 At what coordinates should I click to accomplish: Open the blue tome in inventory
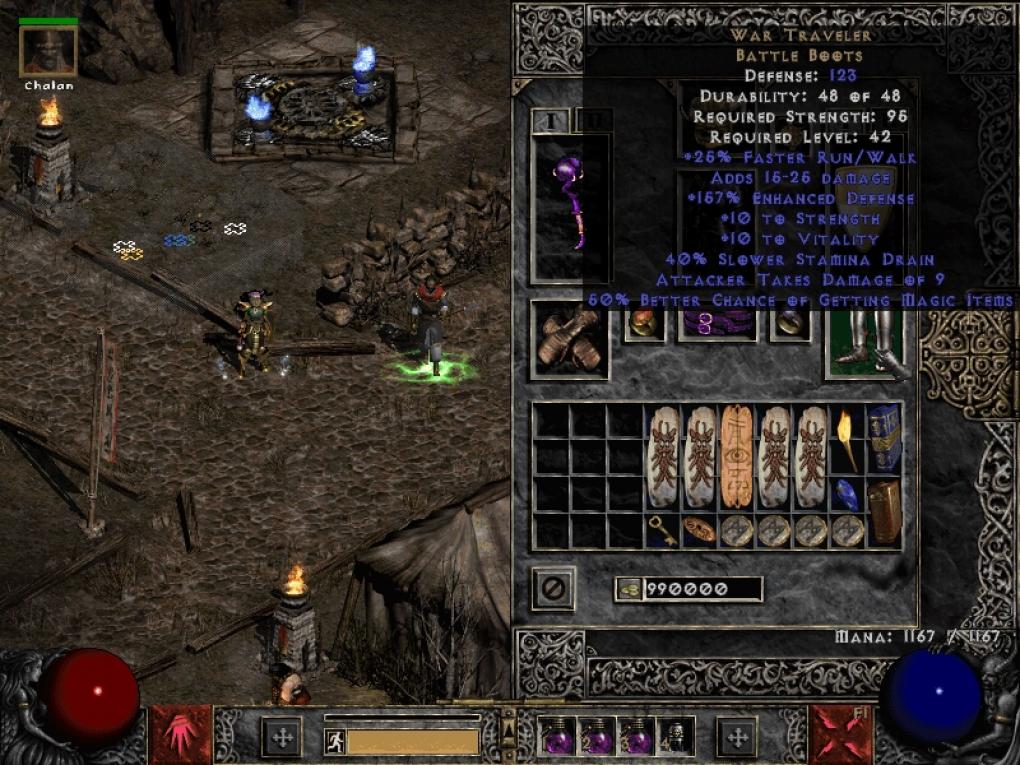click(883, 437)
